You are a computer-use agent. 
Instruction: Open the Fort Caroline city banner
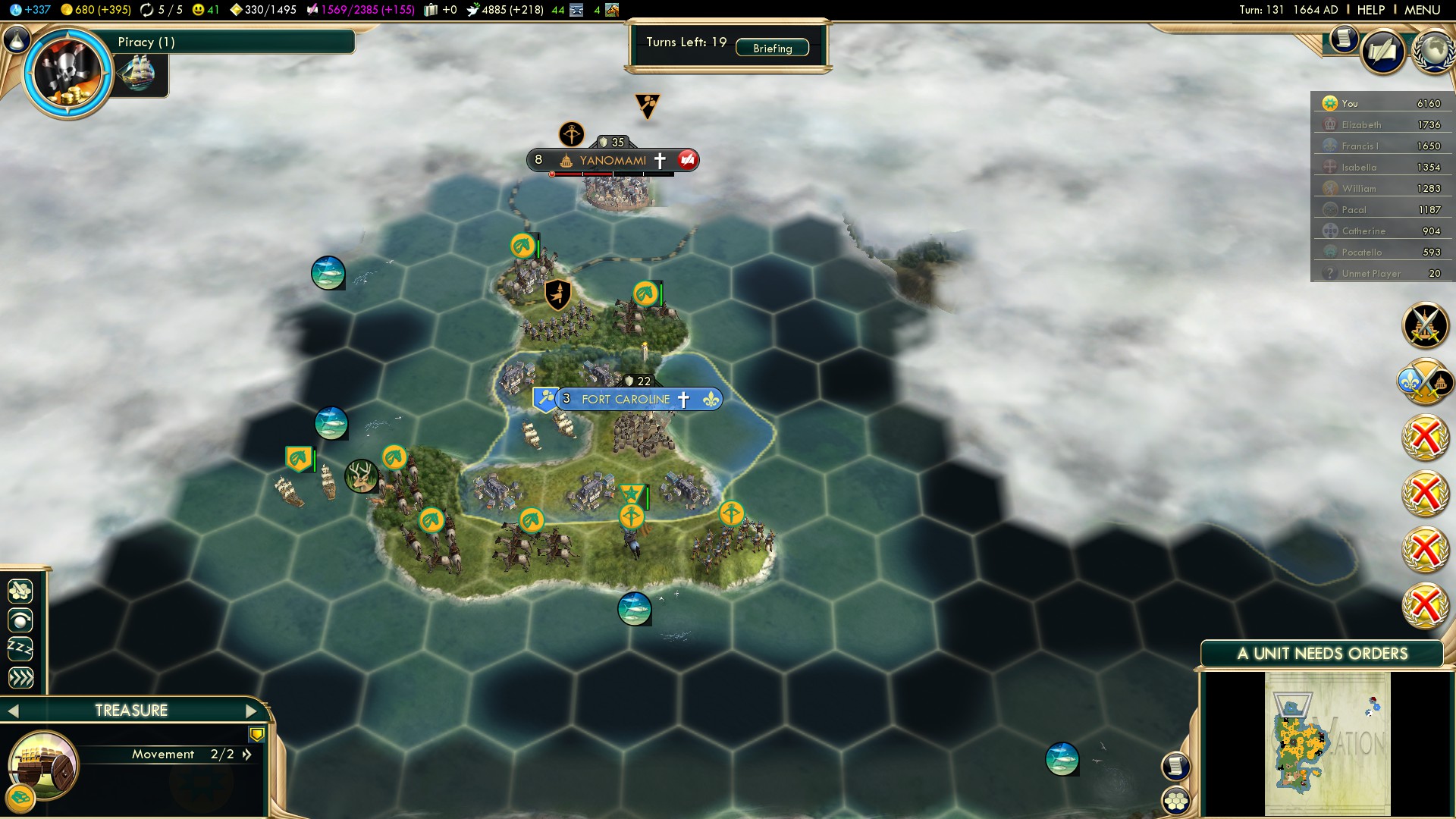click(626, 399)
